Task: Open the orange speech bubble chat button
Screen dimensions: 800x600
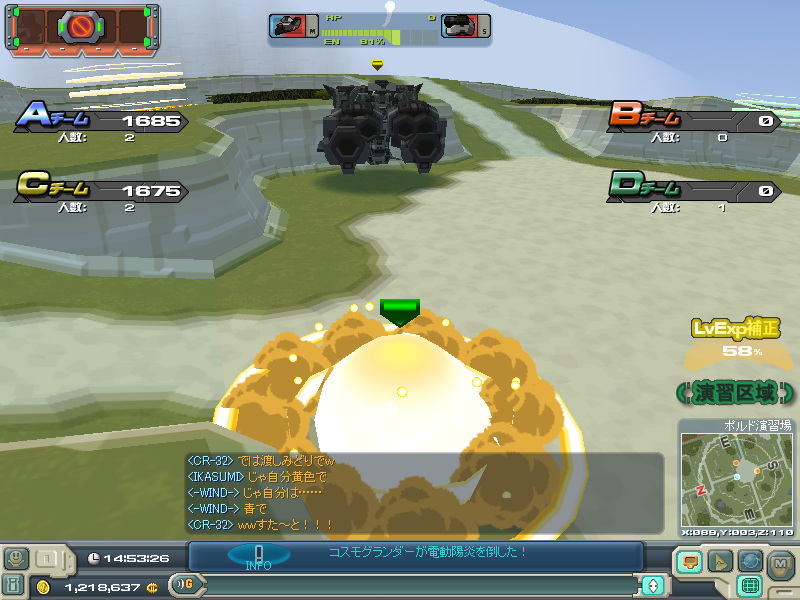Action: (687, 562)
